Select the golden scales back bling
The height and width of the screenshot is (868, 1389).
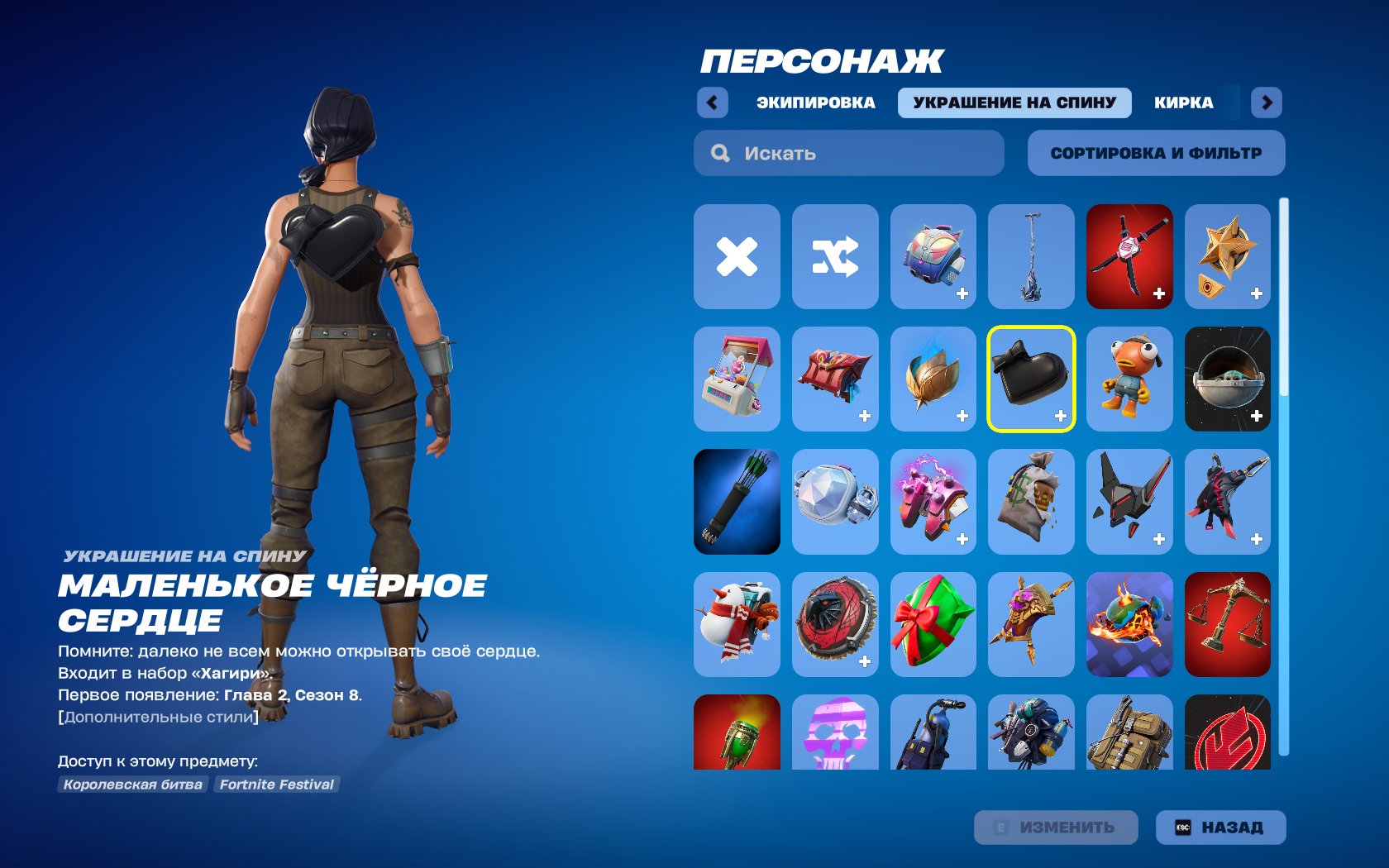[x=1227, y=625]
